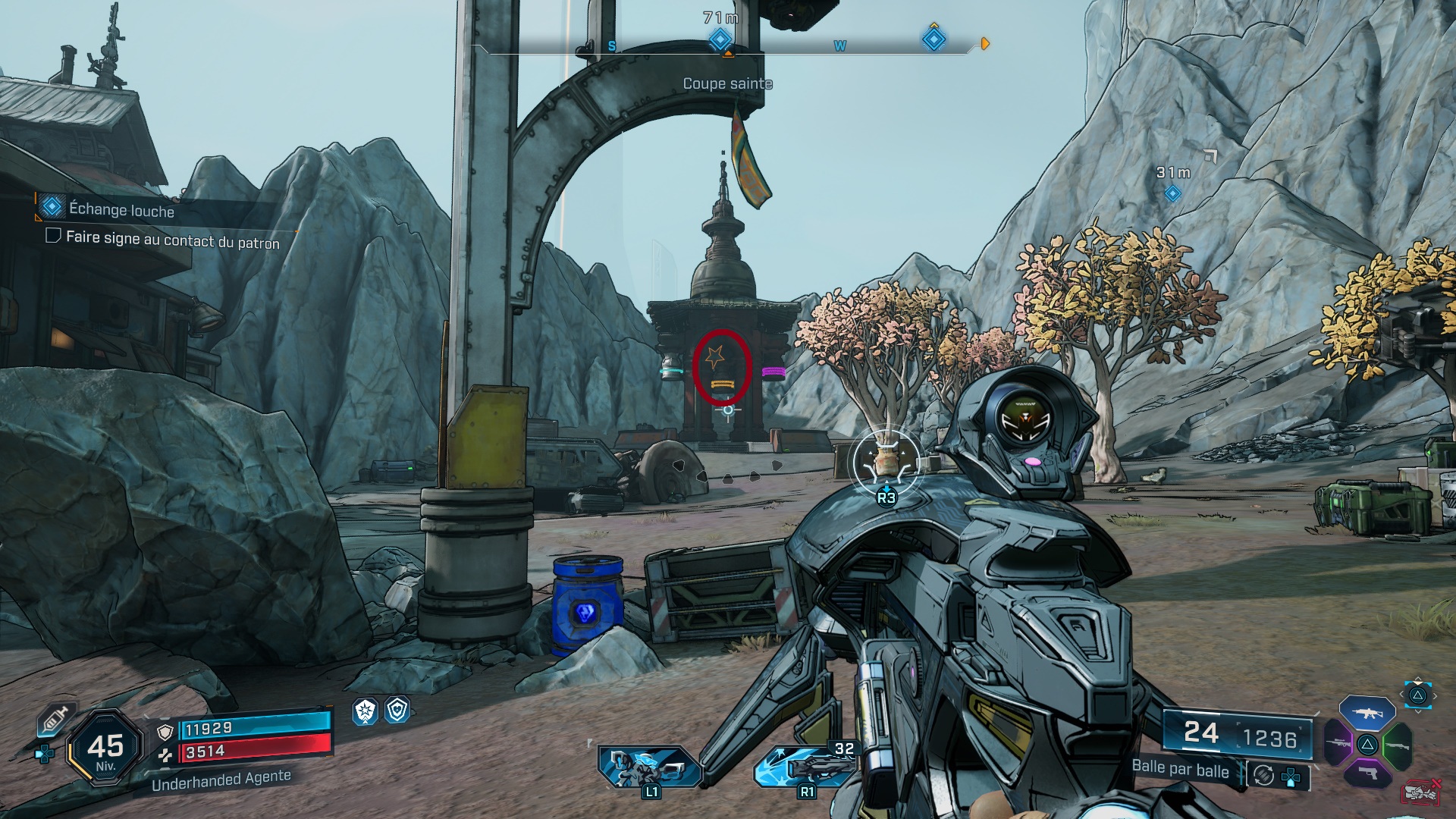Click the 31 m waypoint marker
Viewport: 1456px width, 819px height.
(x=1172, y=193)
